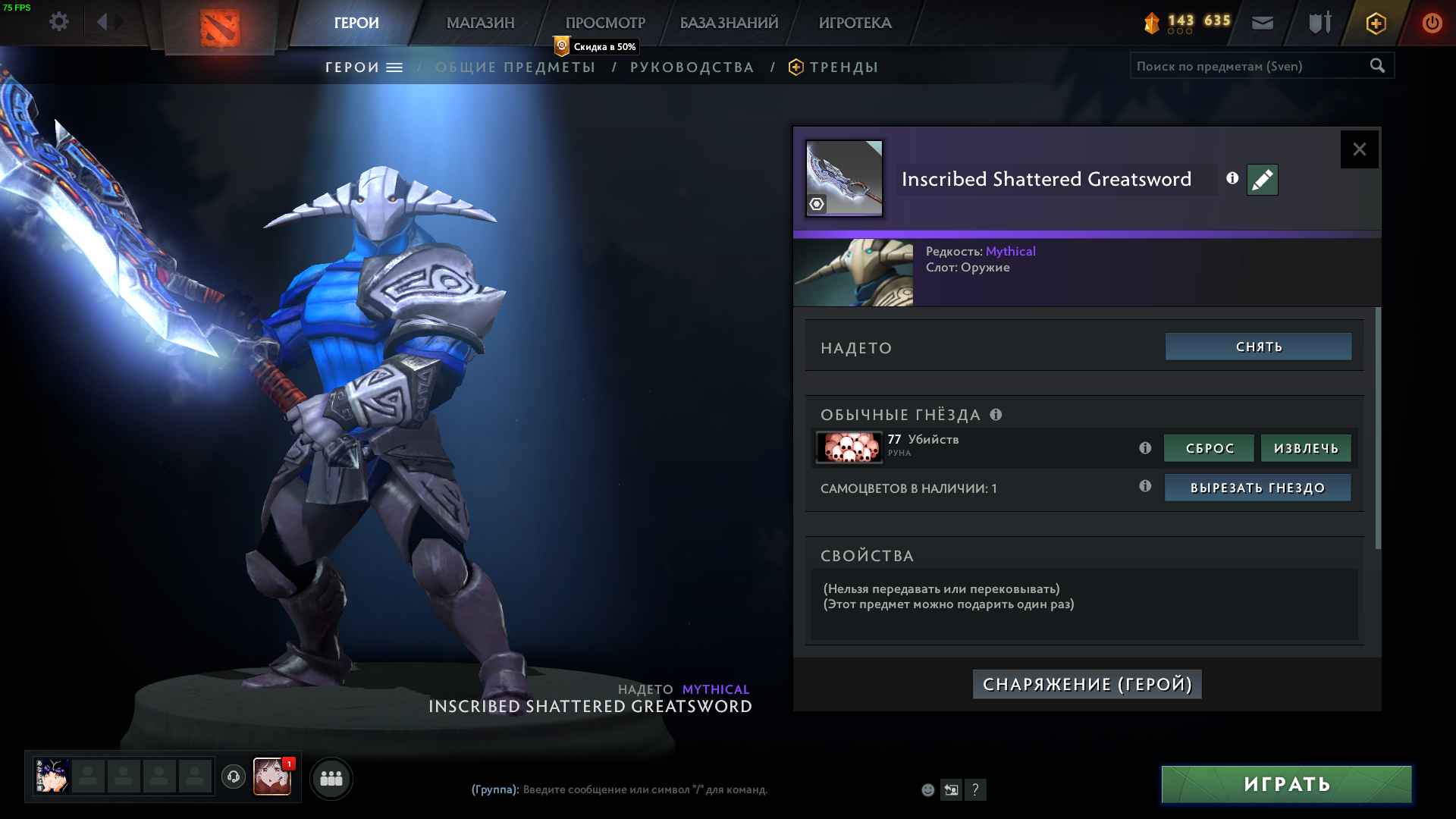The width and height of the screenshot is (1456, 819).
Task: Click the right navigation arrow near settings
Action: coord(118,21)
